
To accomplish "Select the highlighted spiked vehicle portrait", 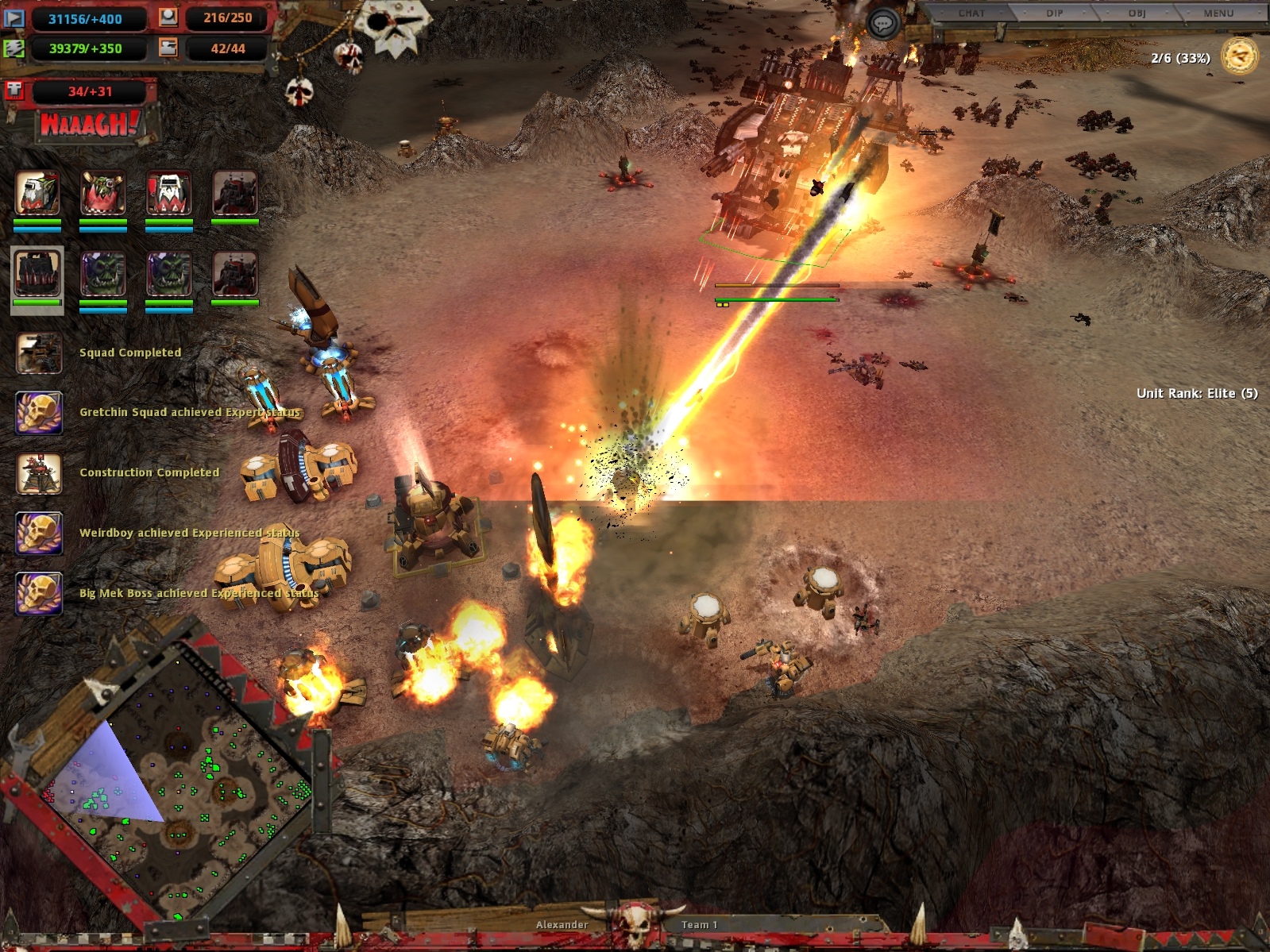I will pyautogui.click(x=37, y=274).
